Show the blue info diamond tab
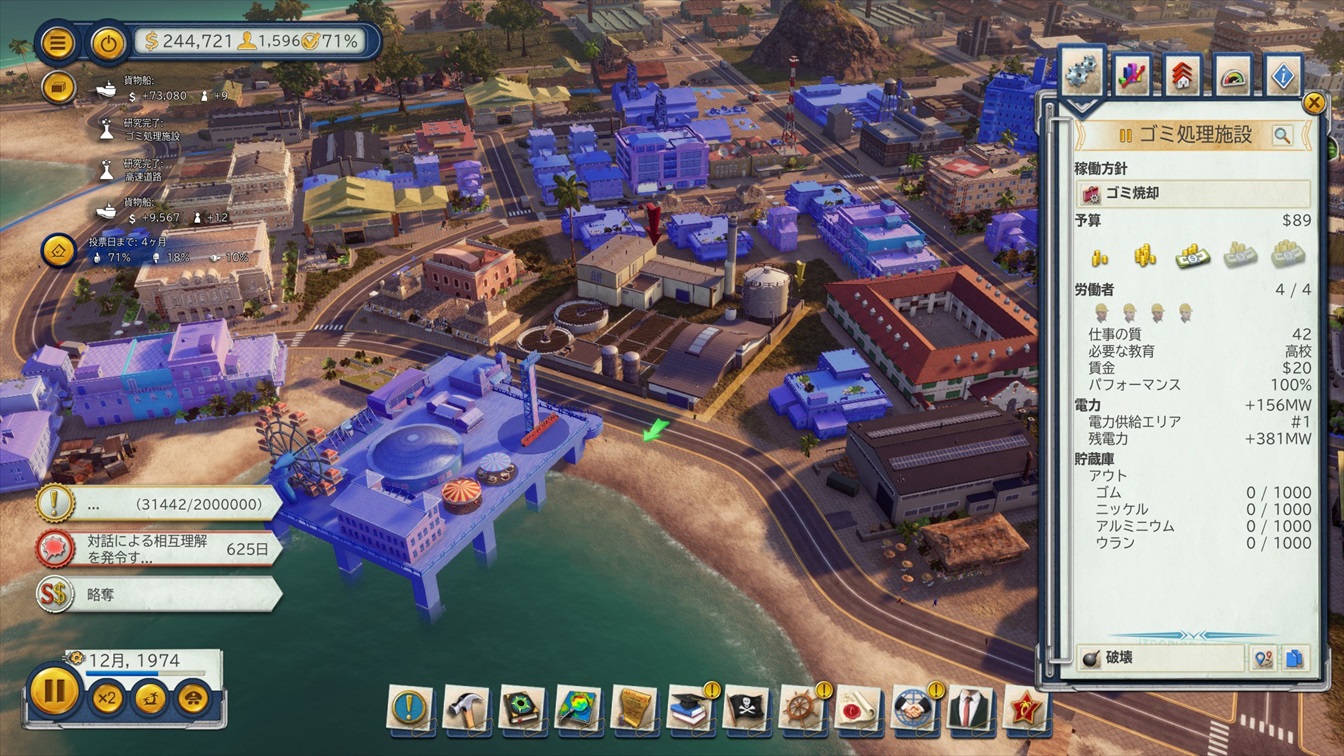This screenshot has height=756, width=1344. click(x=1283, y=75)
